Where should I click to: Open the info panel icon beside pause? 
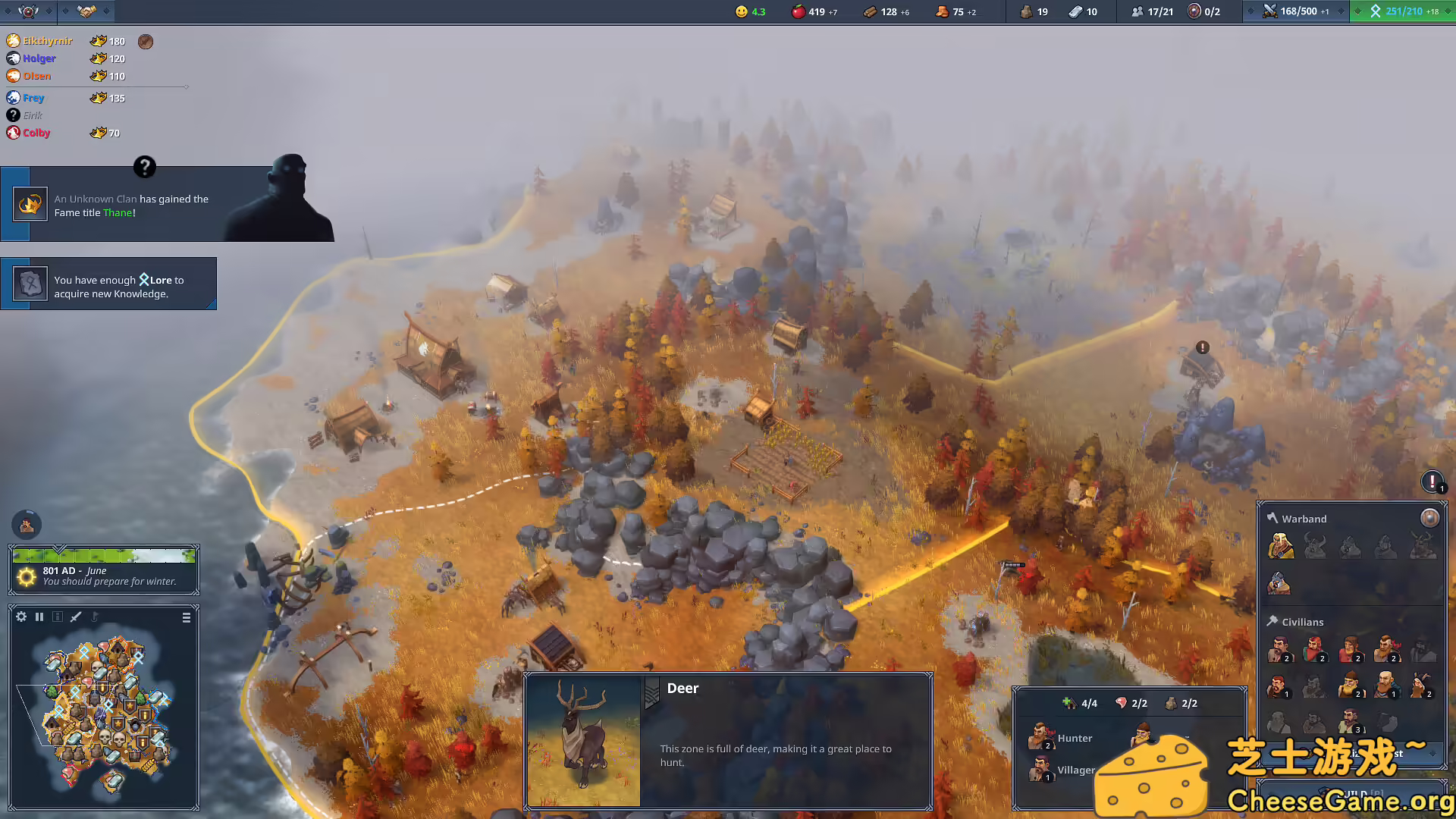58,616
